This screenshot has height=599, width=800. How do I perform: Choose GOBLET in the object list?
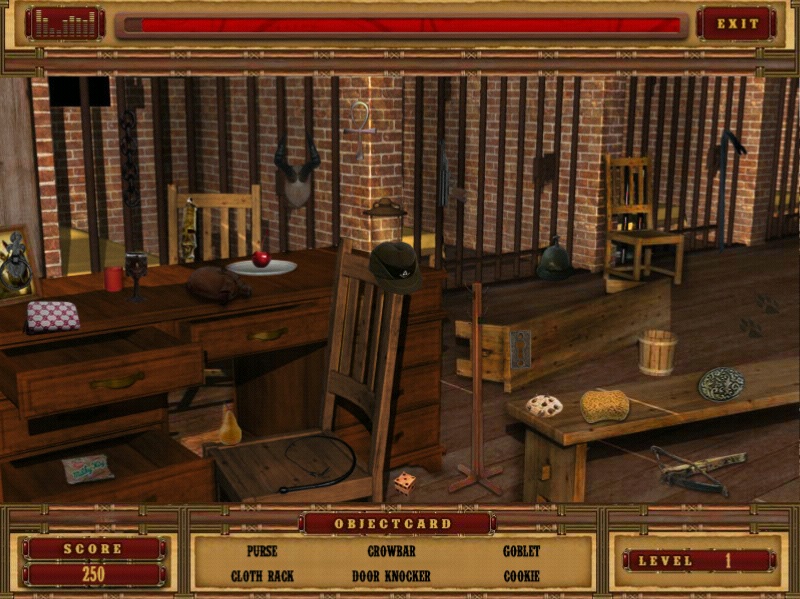click(x=521, y=551)
